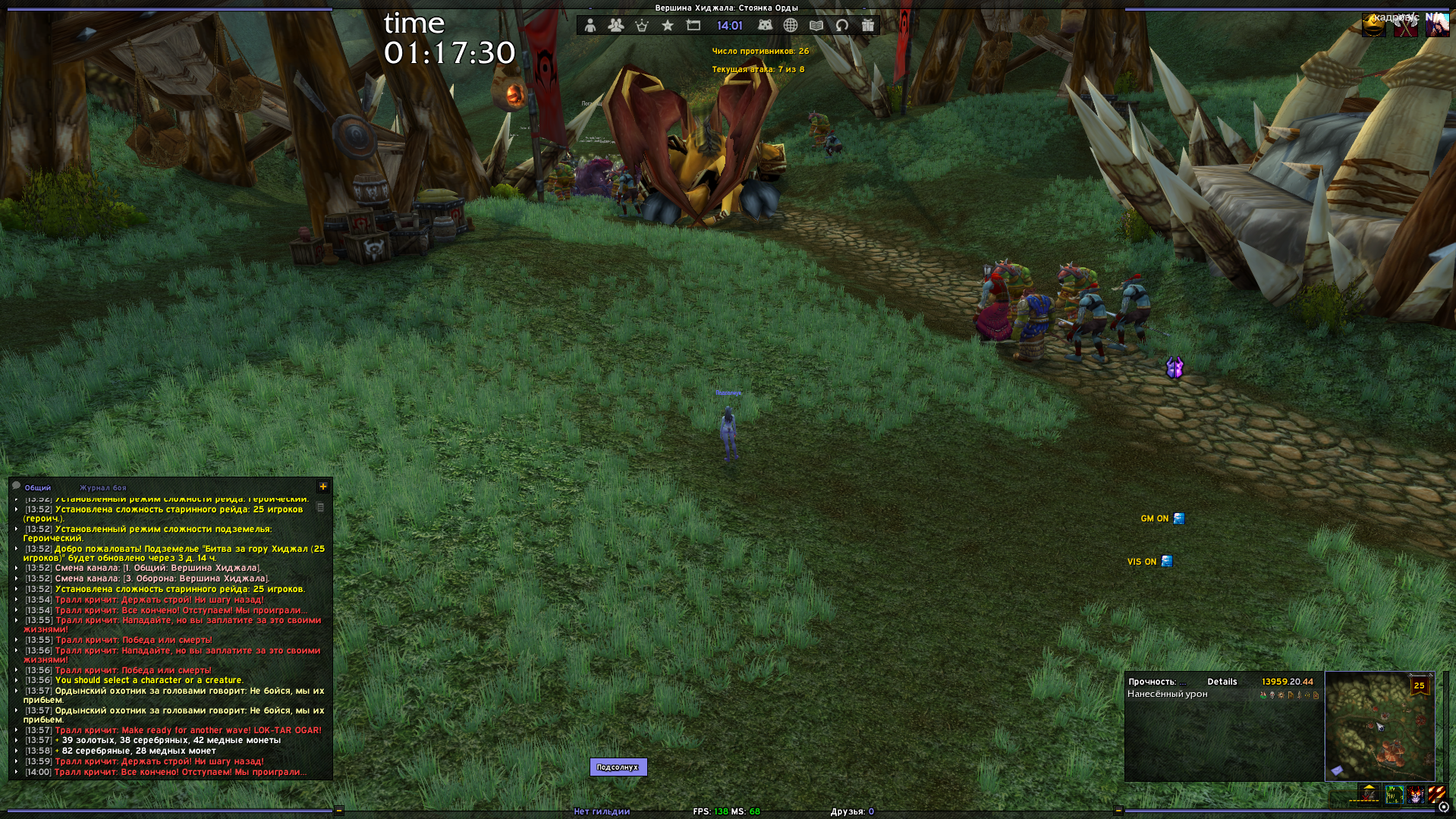The height and width of the screenshot is (819, 1456).
Task: Click the Подсолнух target button
Action: click(x=618, y=767)
